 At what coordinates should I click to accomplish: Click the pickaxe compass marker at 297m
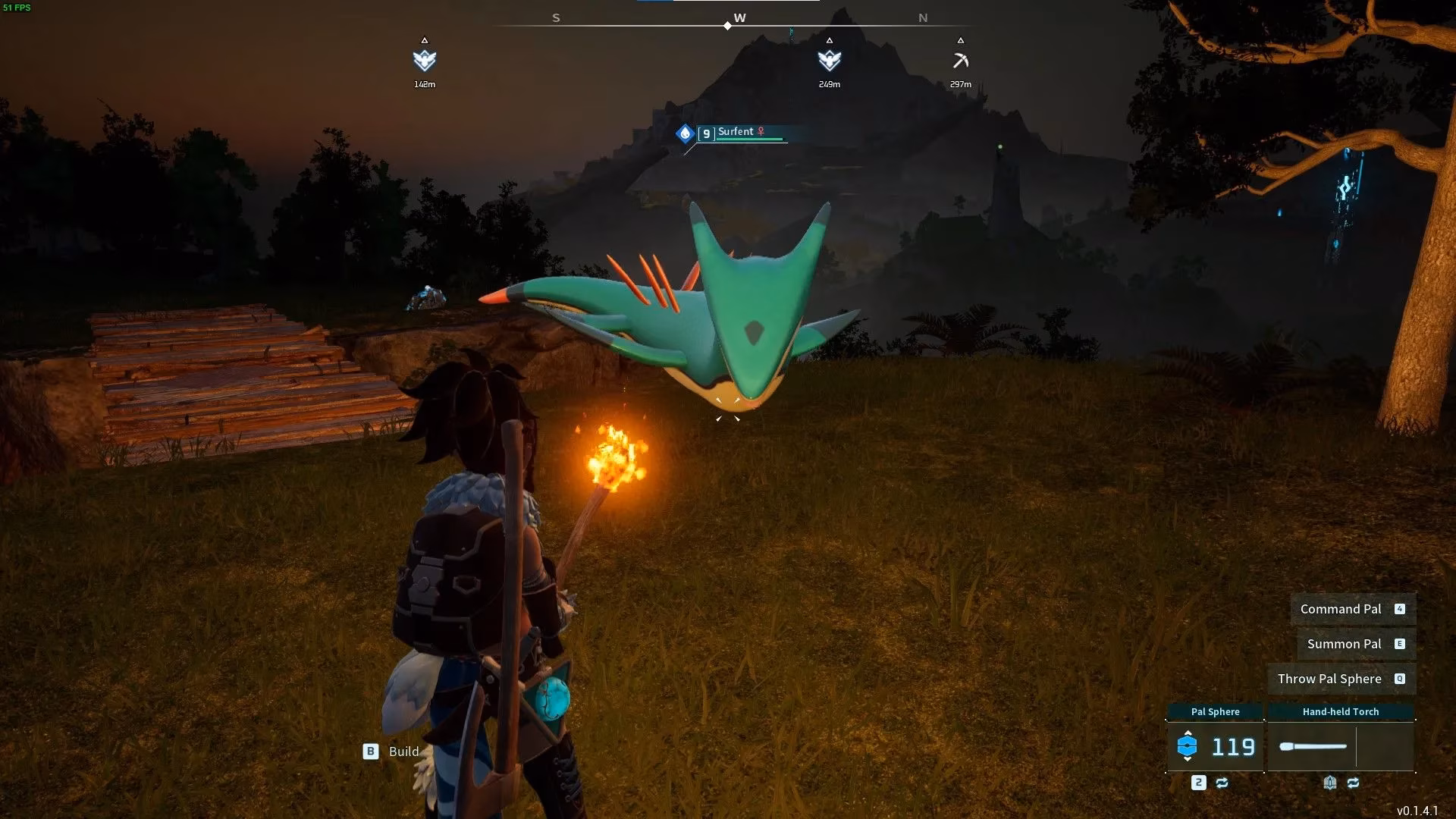pyautogui.click(x=960, y=61)
